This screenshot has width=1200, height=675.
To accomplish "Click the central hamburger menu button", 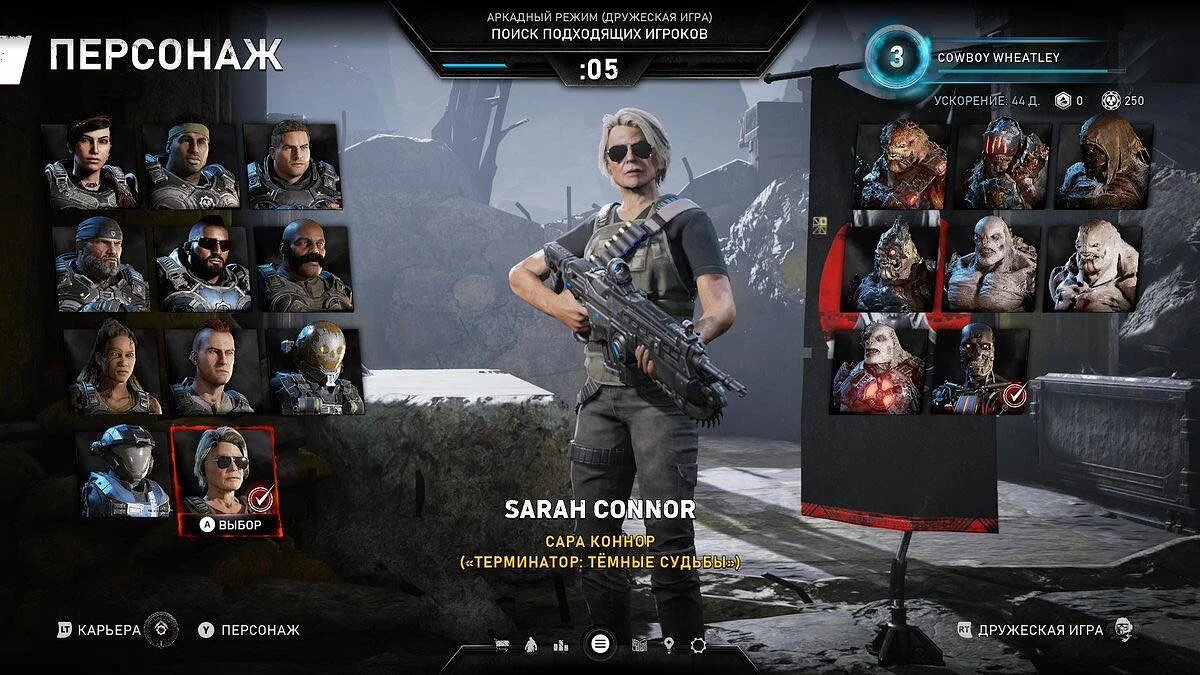I will click(599, 644).
